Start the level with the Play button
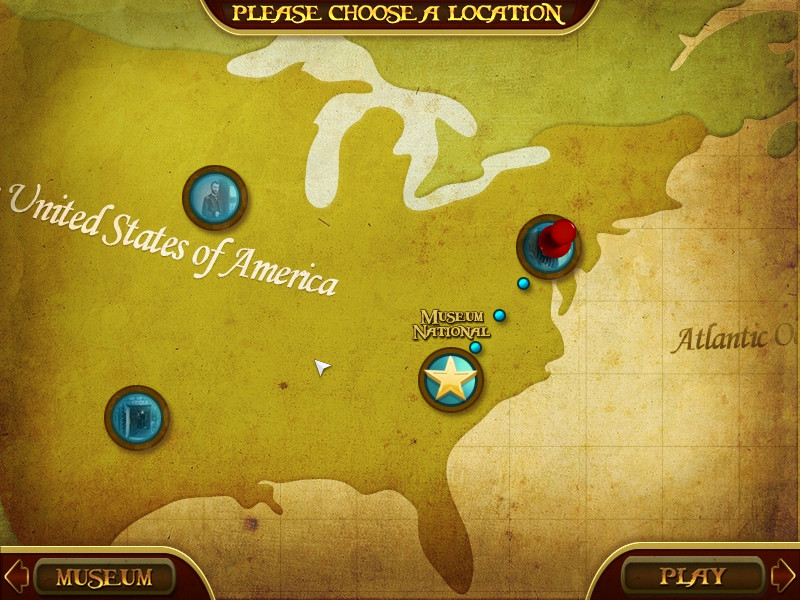 [692, 576]
